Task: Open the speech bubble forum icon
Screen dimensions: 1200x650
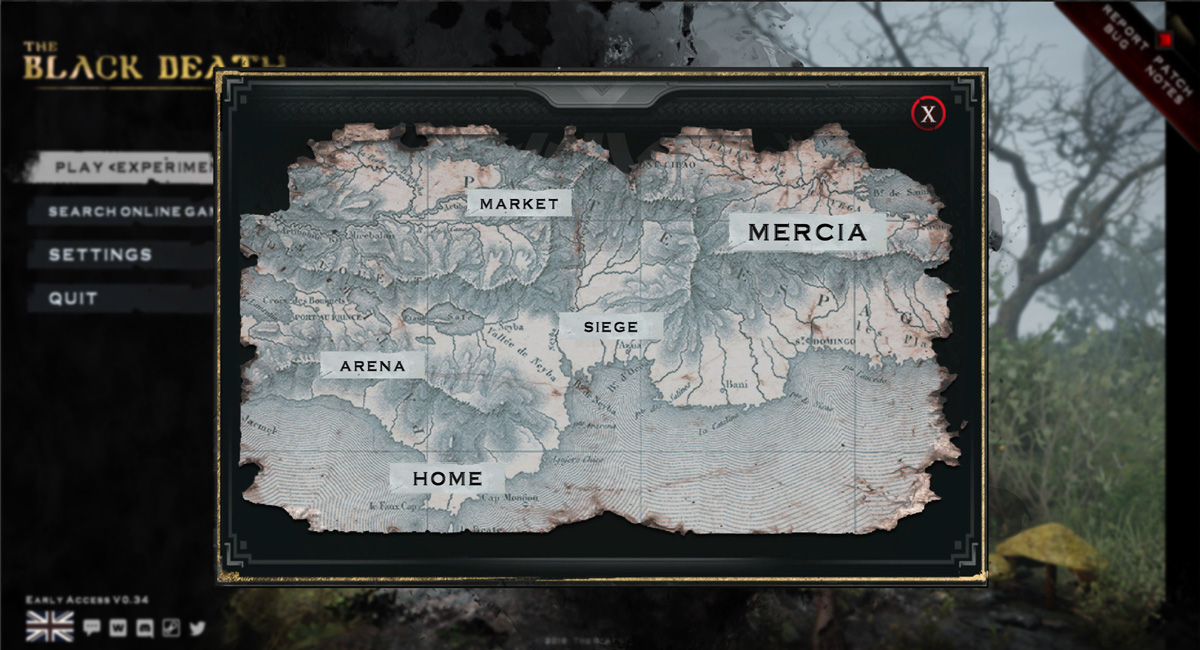Action: point(92,628)
